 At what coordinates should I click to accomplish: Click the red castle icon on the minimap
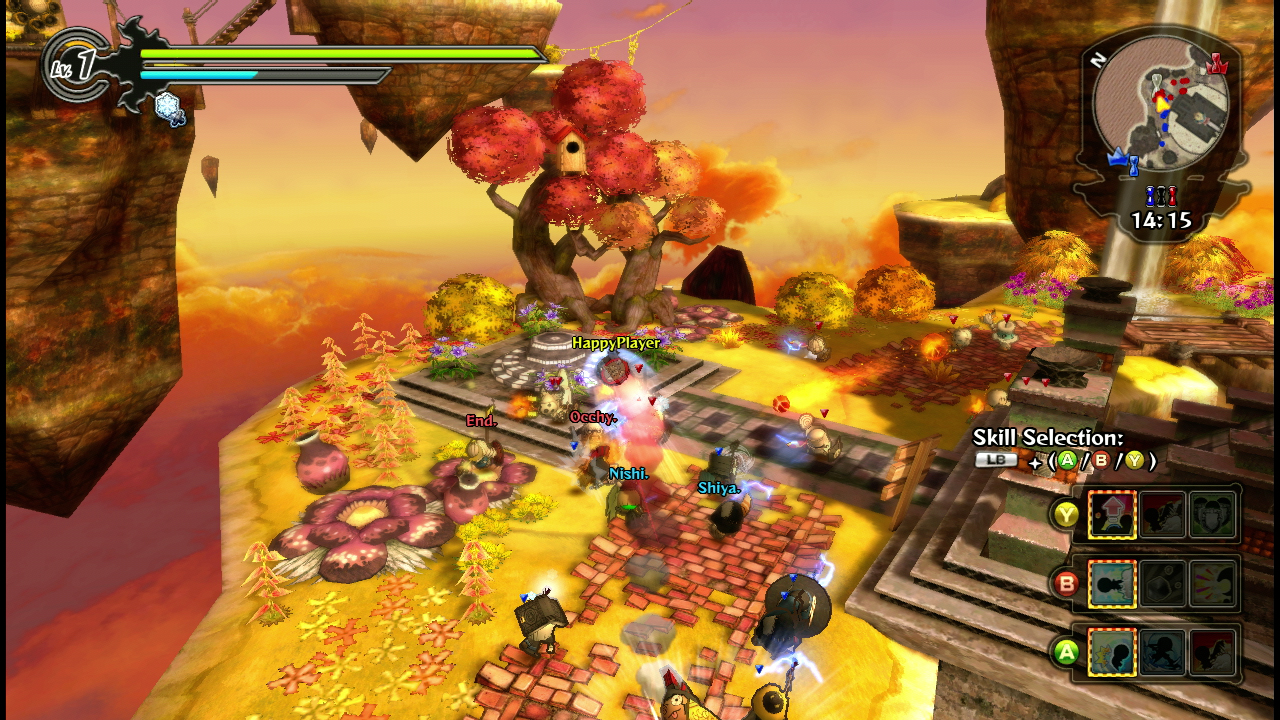[1216, 64]
